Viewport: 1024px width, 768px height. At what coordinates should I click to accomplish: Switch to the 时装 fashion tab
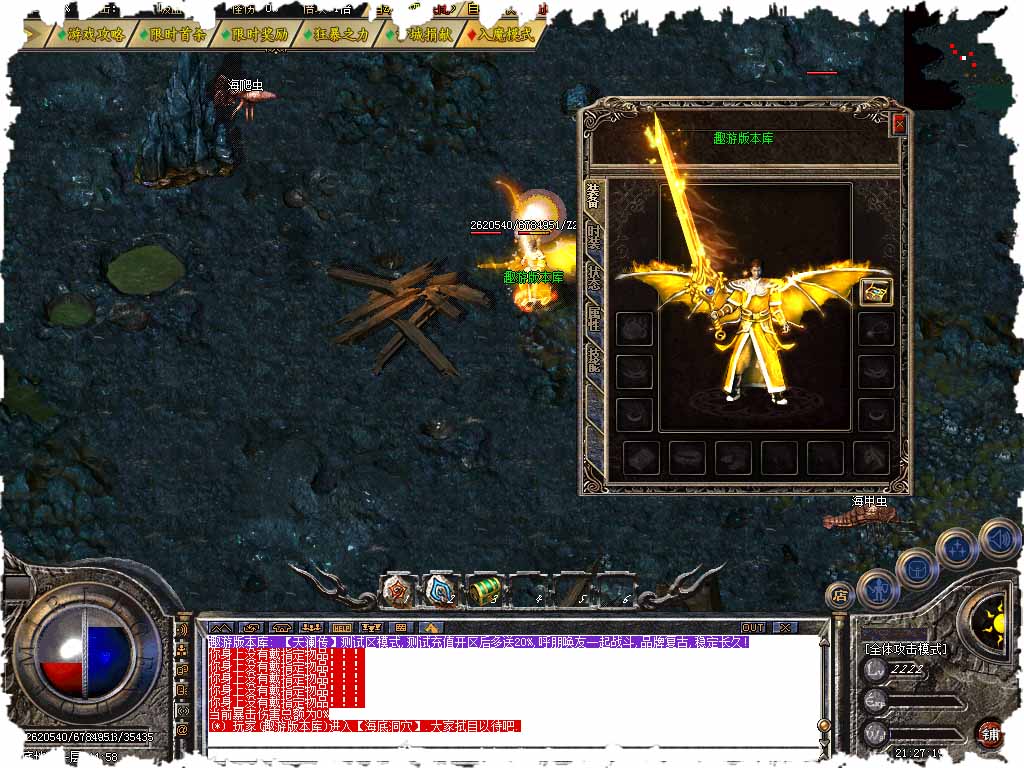(594, 237)
